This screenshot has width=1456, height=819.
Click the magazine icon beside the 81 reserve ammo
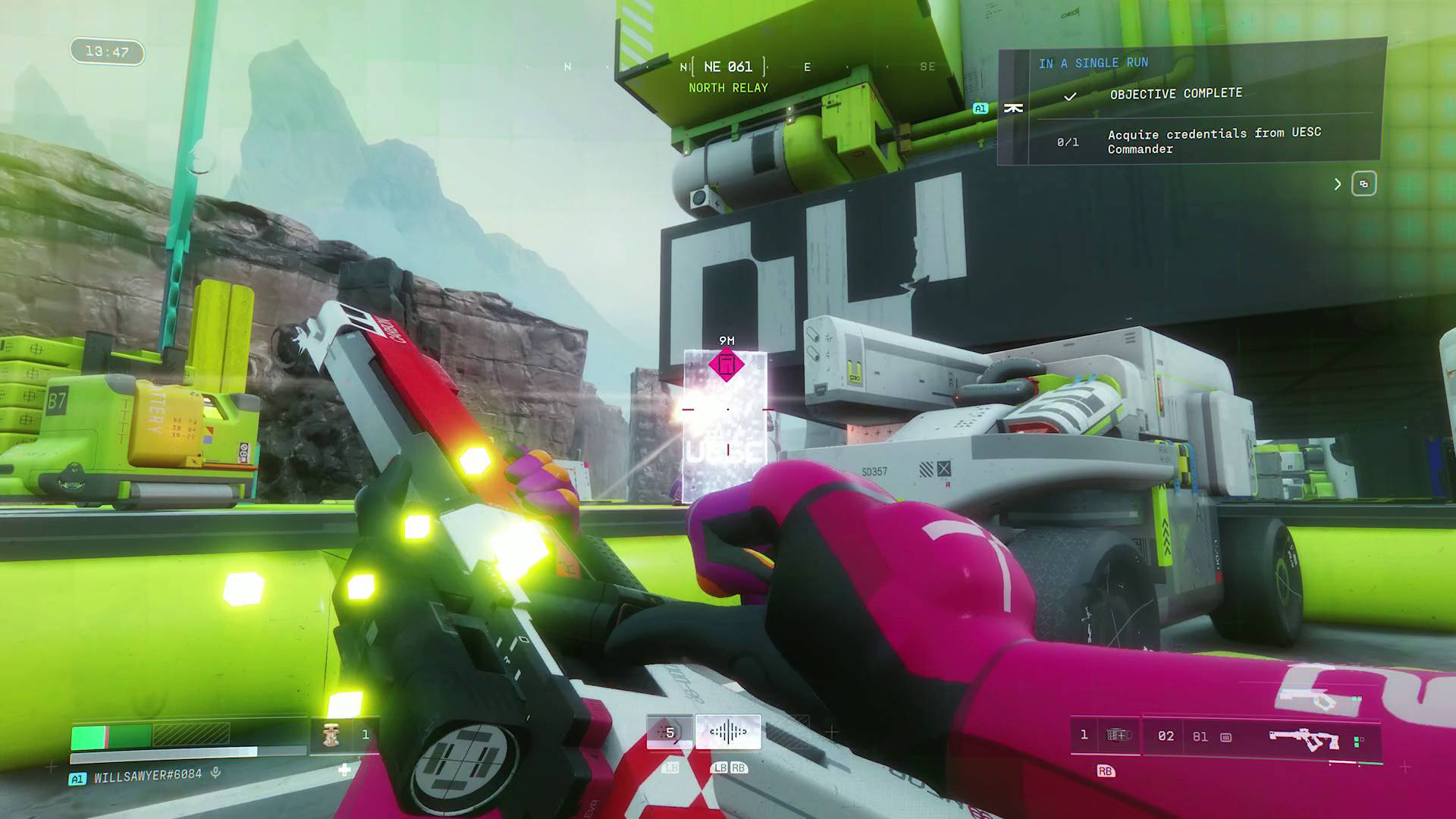tap(1224, 736)
